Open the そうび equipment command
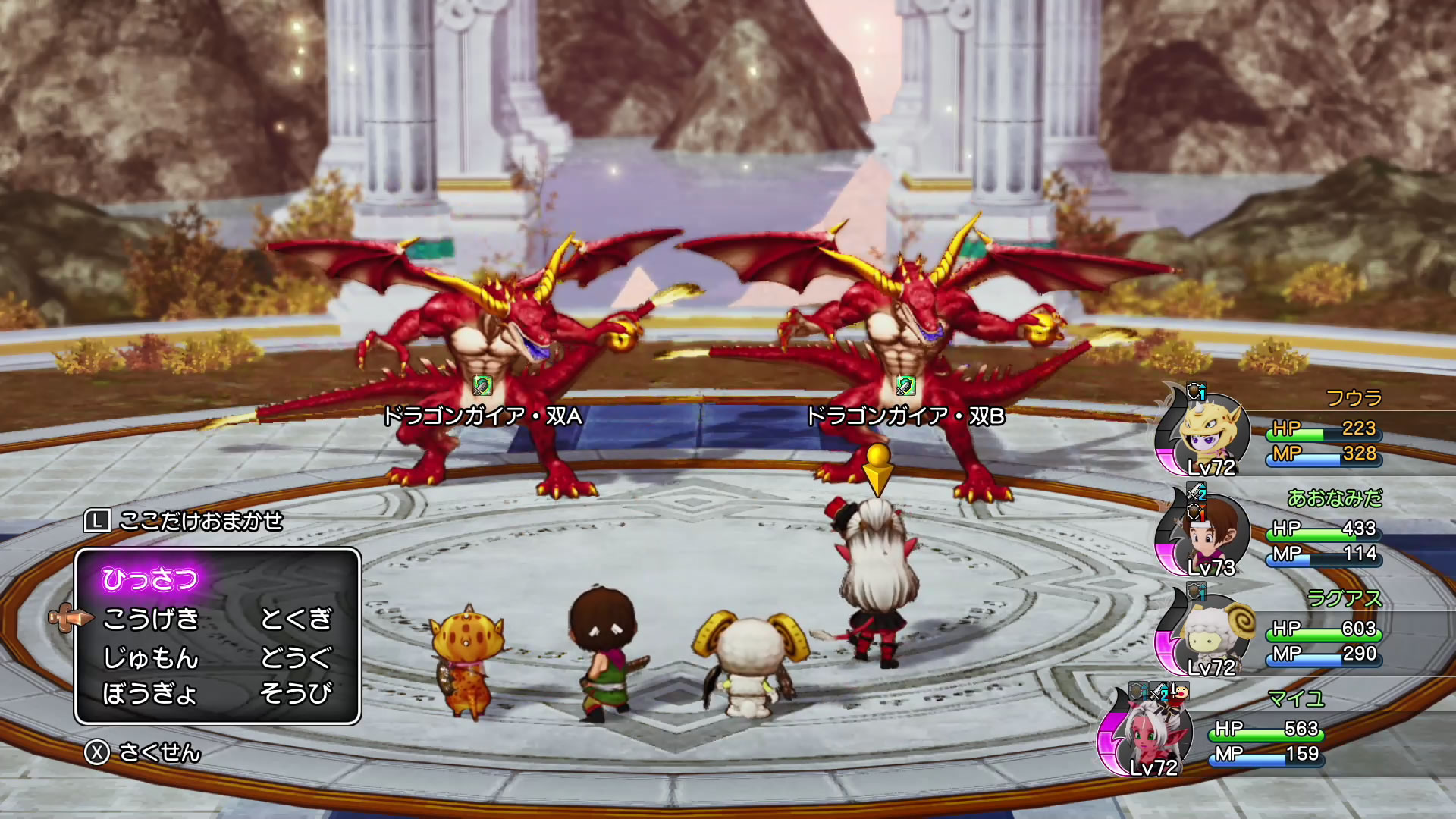 (296, 693)
